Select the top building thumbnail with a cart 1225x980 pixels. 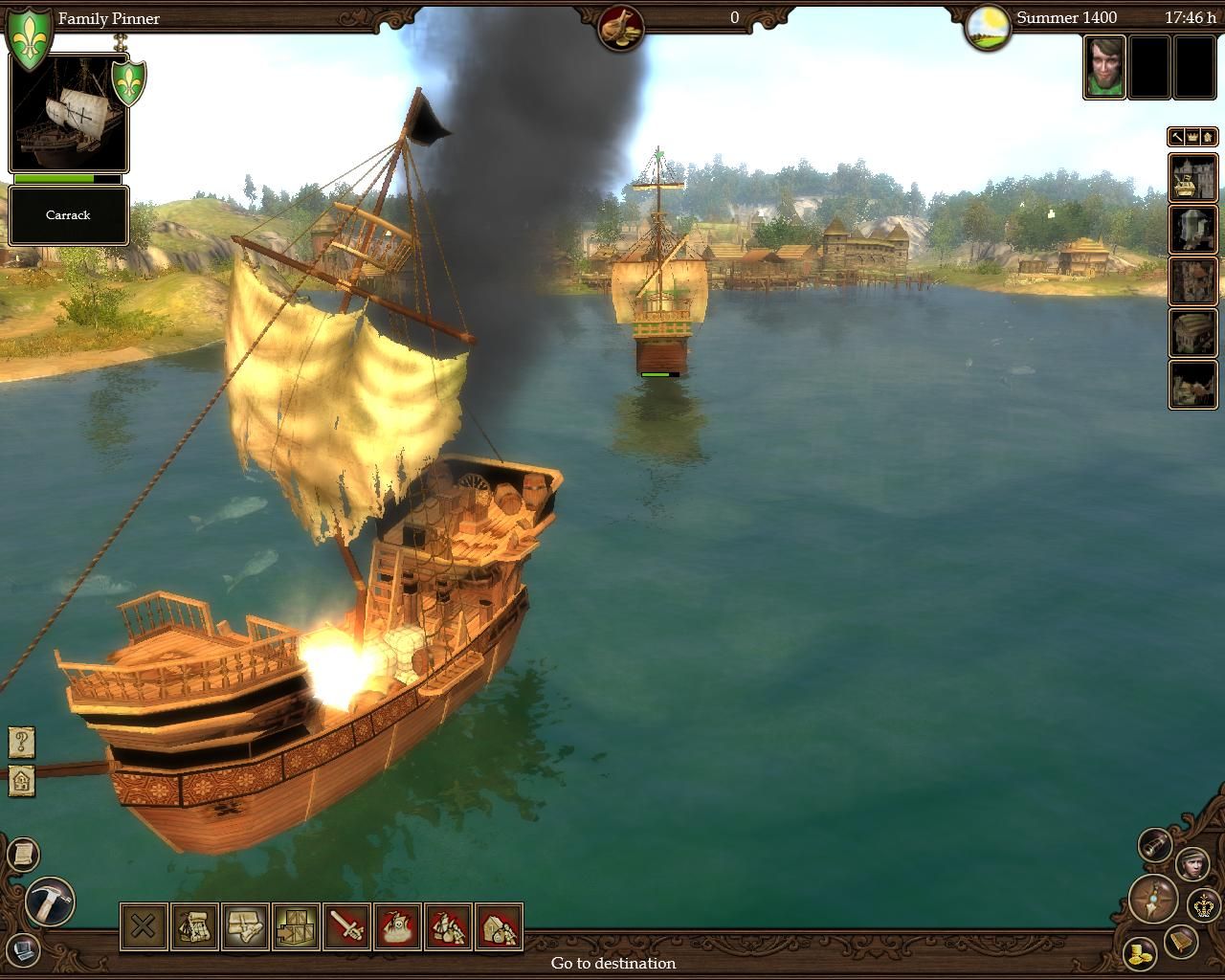coord(1192,177)
